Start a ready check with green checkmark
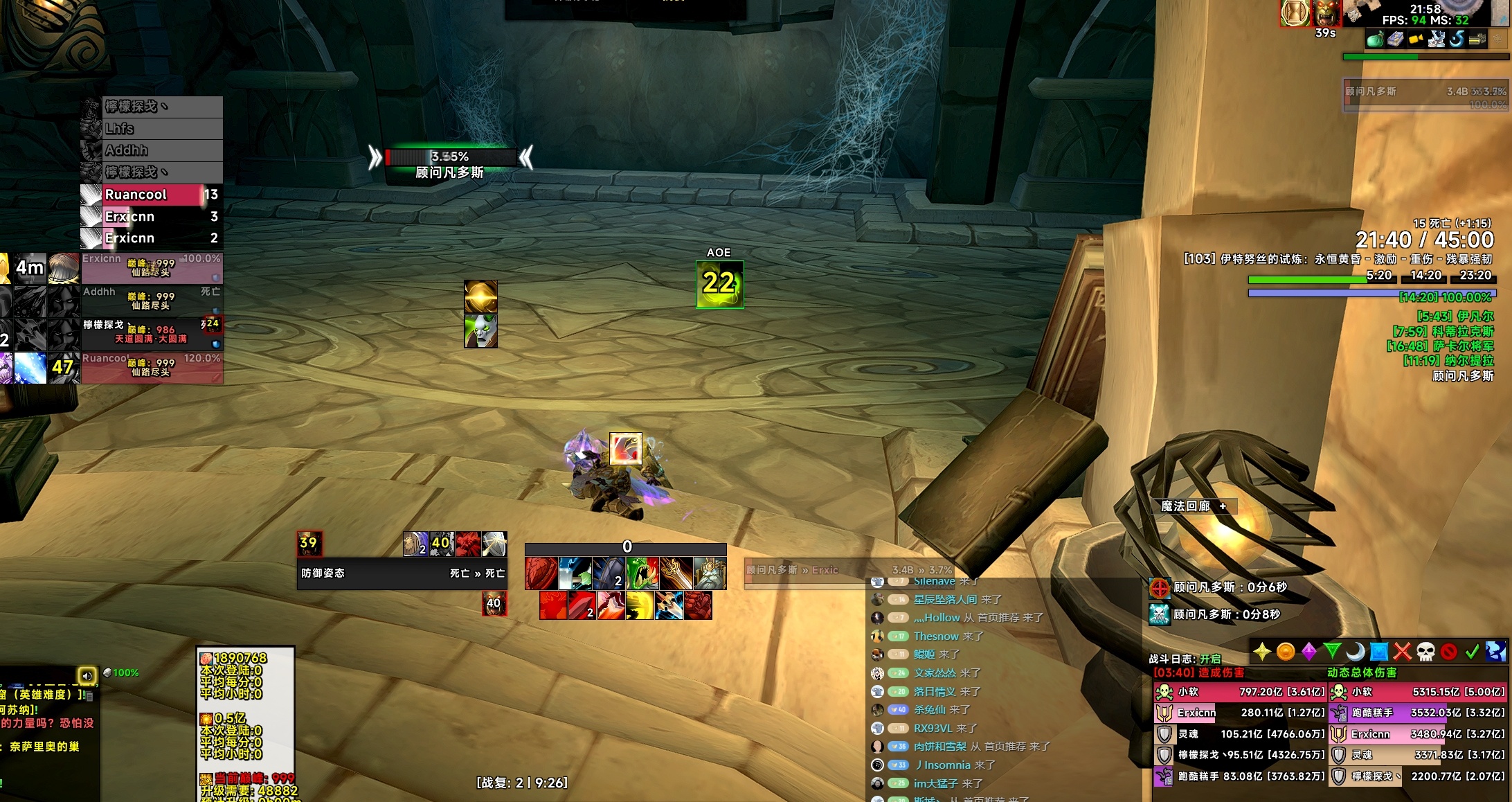The width and height of the screenshot is (1512, 802). 1472,652
